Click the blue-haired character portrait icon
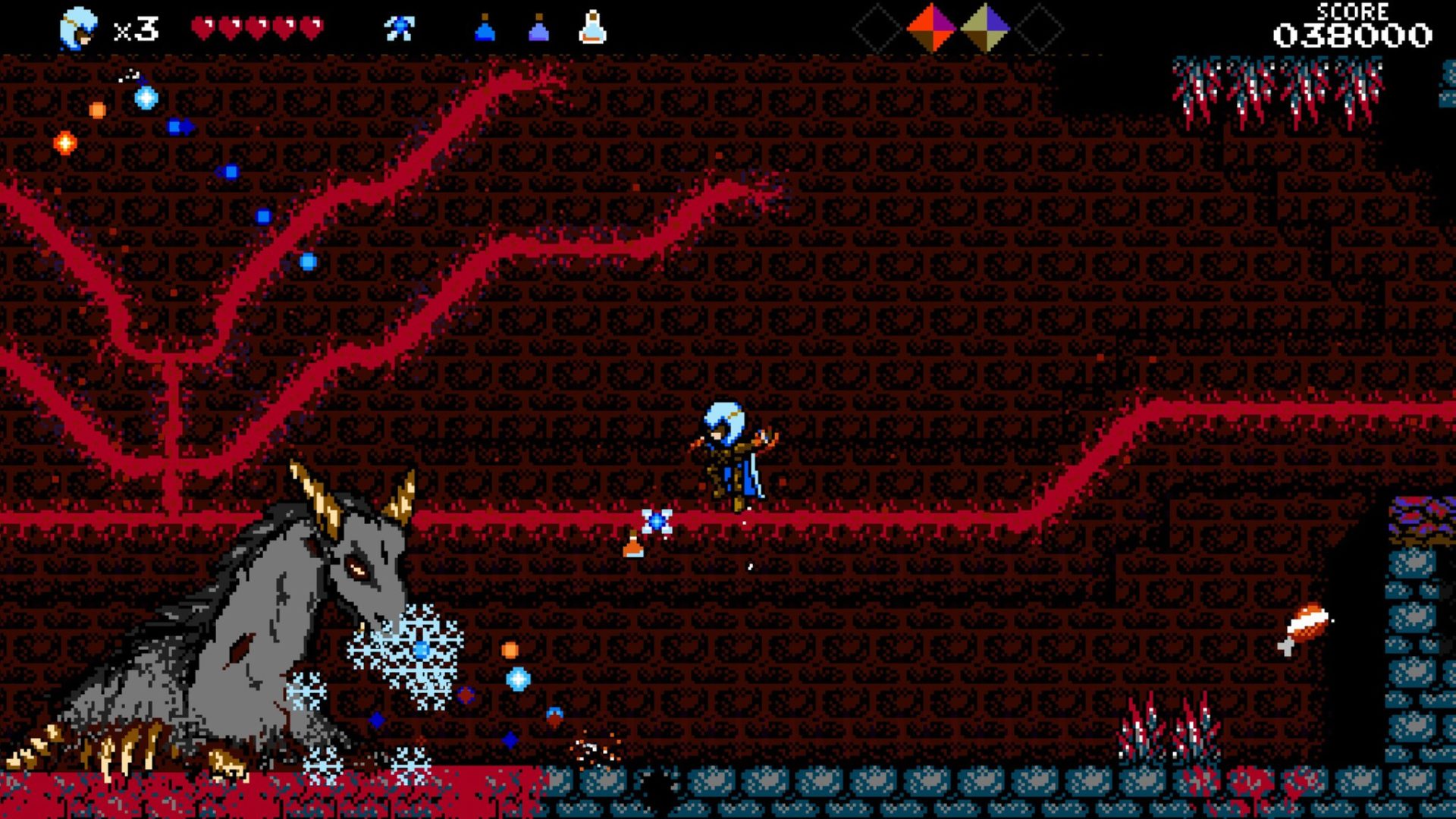The width and height of the screenshot is (1456, 819). click(78, 30)
